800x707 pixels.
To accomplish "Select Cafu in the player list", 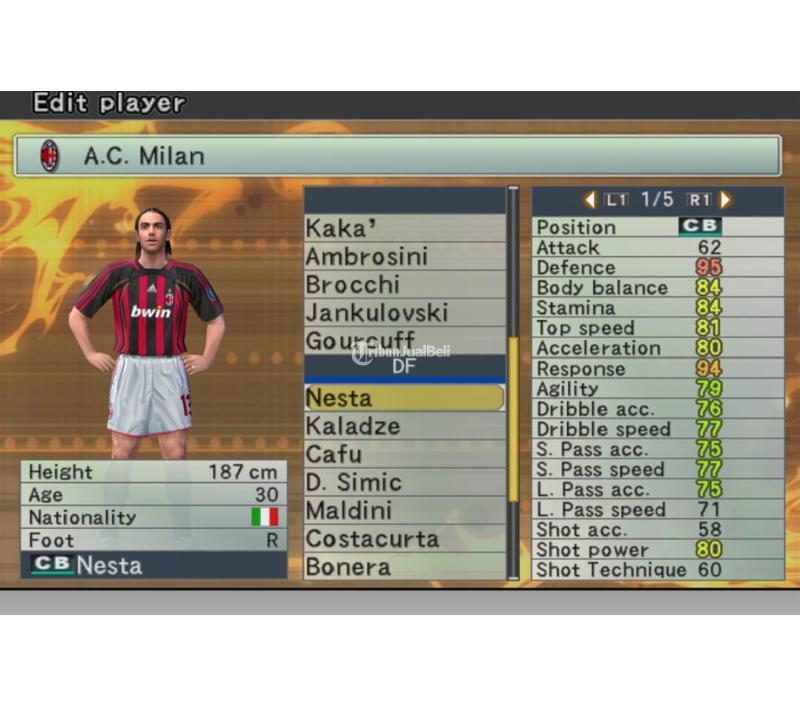I will pyautogui.click(x=404, y=454).
